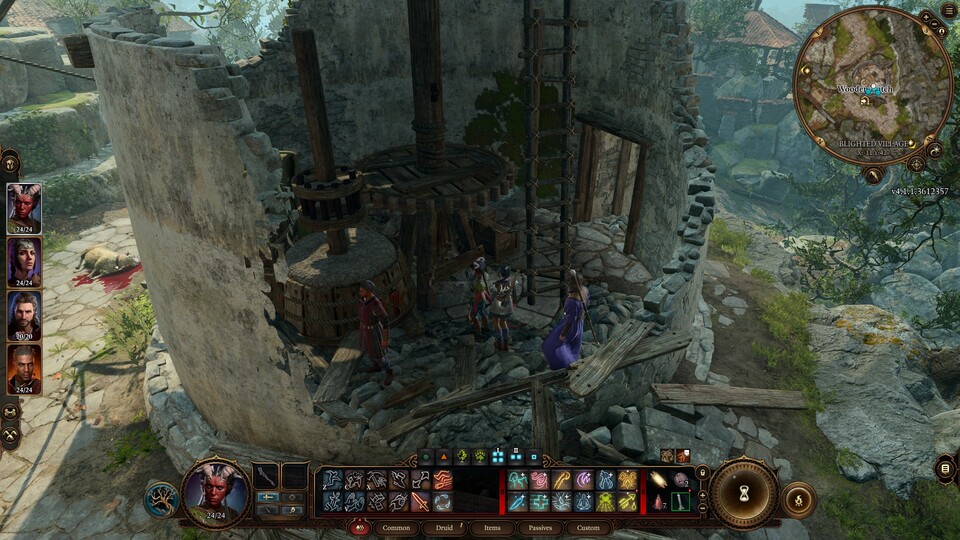Open the game menu at top right
The image size is (960, 540).
coord(948,11)
